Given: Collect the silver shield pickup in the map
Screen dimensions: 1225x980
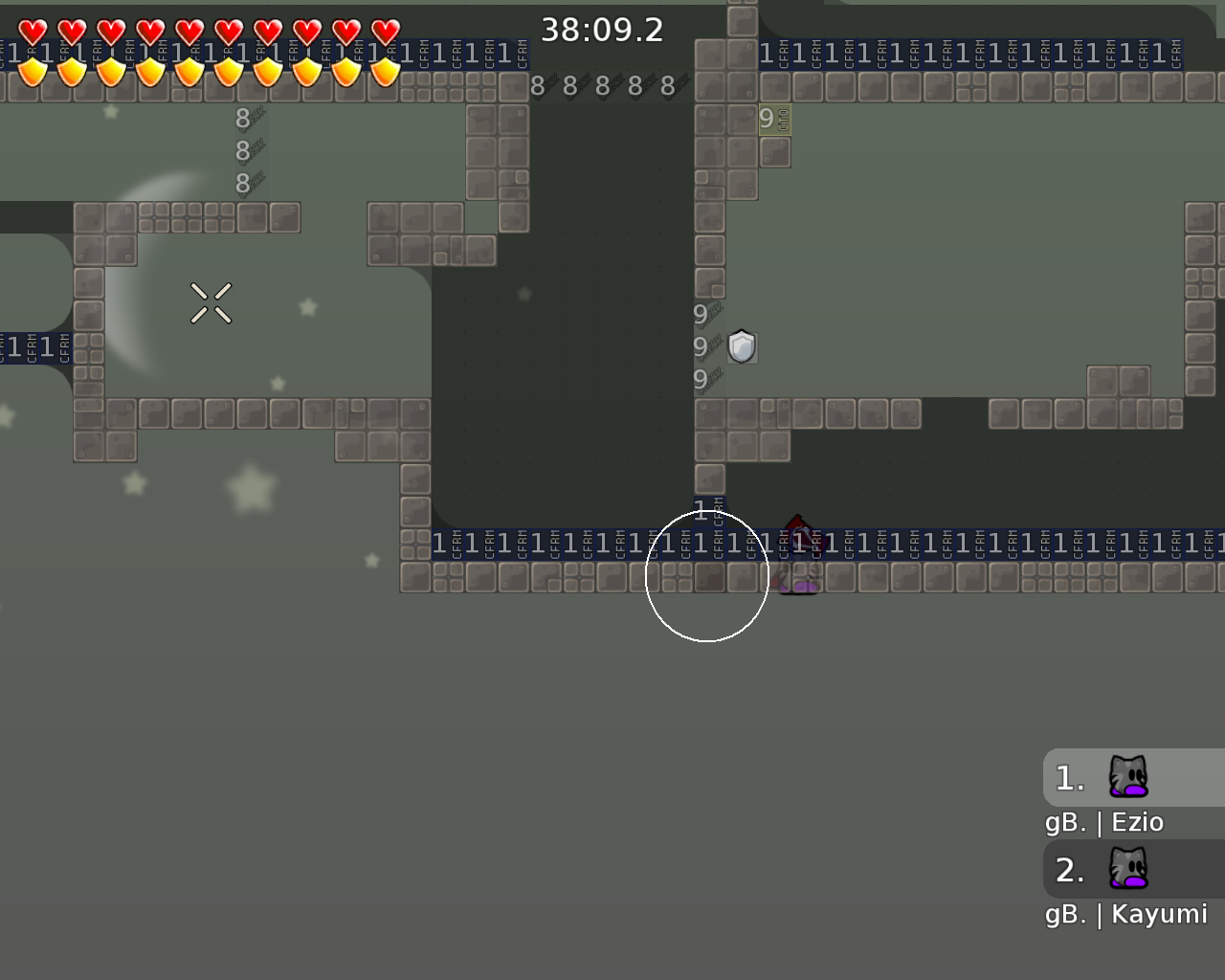Looking at the screenshot, I should click(743, 347).
